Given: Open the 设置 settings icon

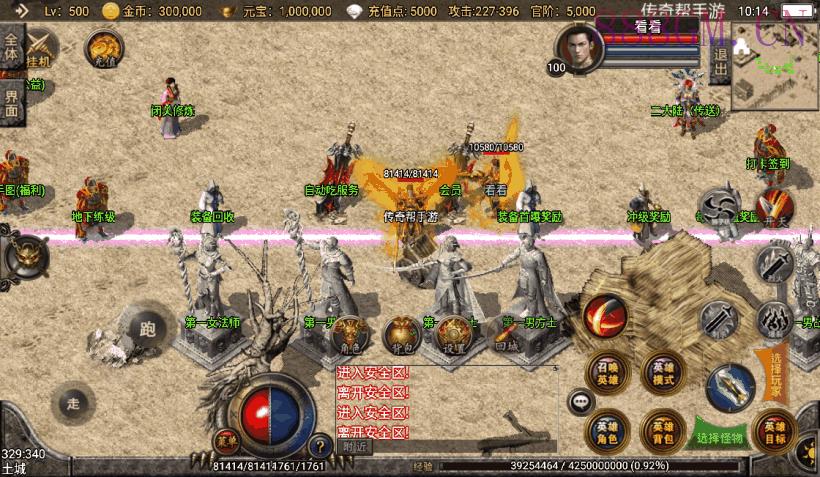Looking at the screenshot, I should pyautogui.click(x=455, y=333).
